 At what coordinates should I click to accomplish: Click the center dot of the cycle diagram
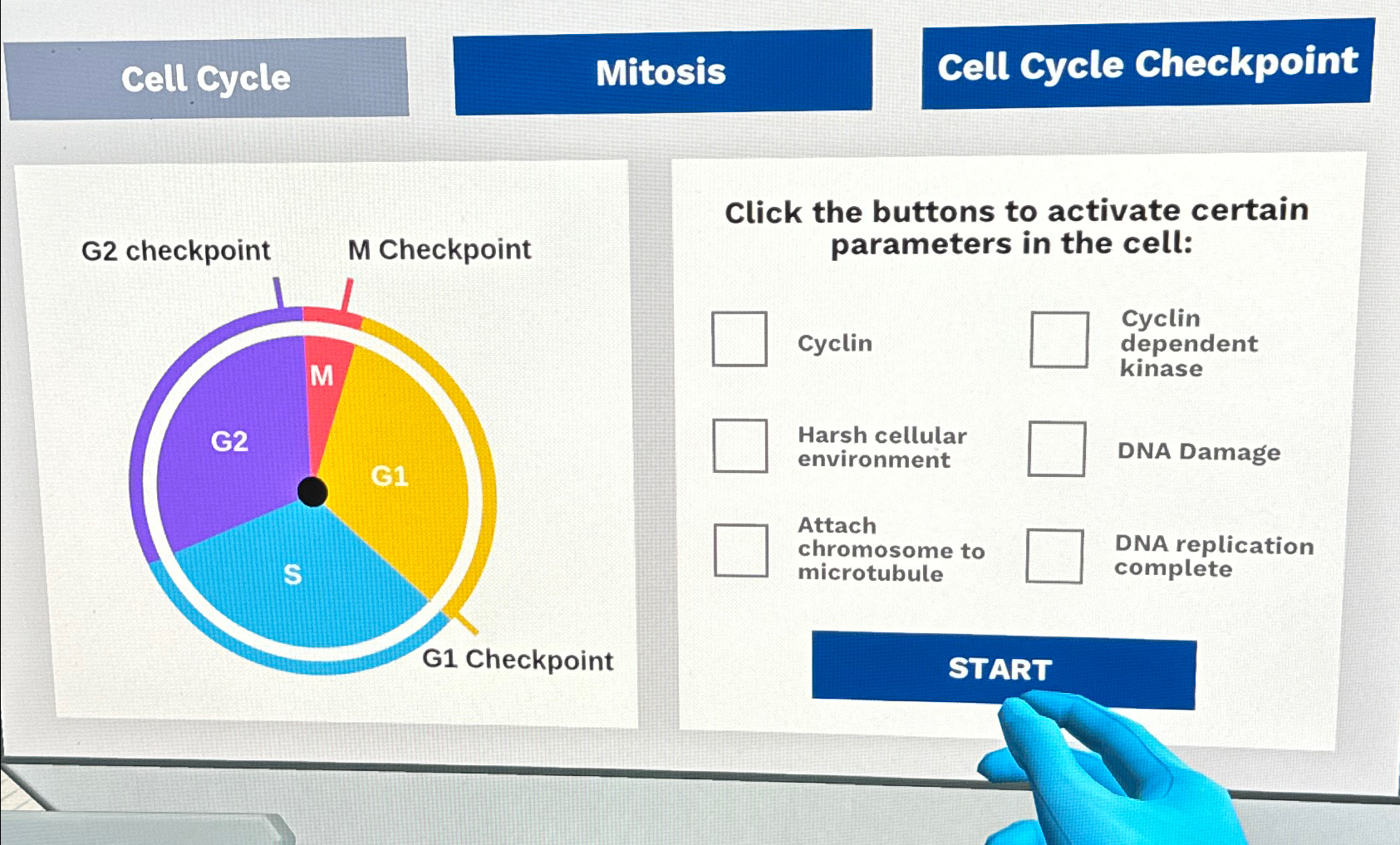point(312,492)
